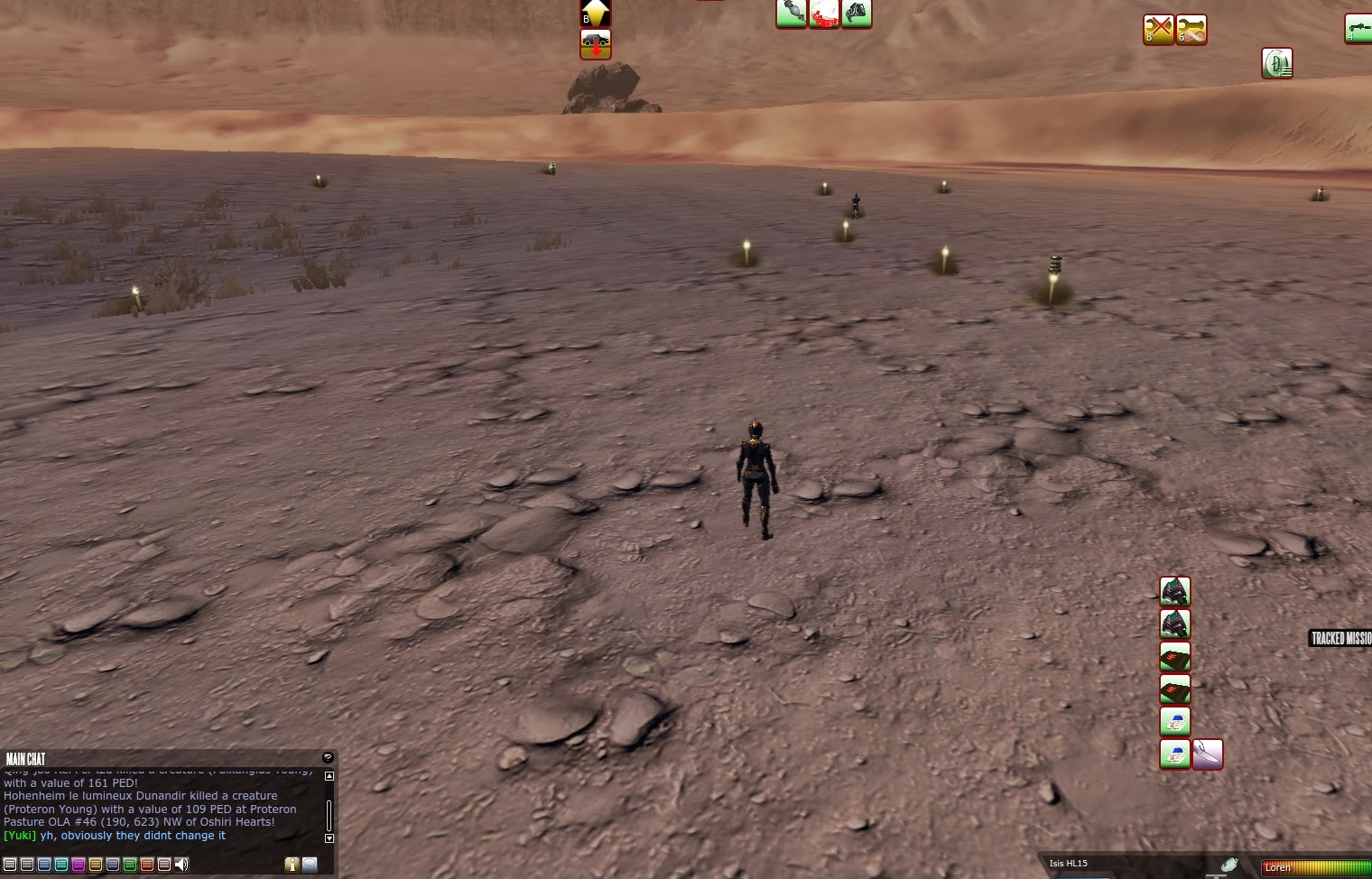
Task: Select the grenade icon in the top hotbar
Action: point(791,14)
